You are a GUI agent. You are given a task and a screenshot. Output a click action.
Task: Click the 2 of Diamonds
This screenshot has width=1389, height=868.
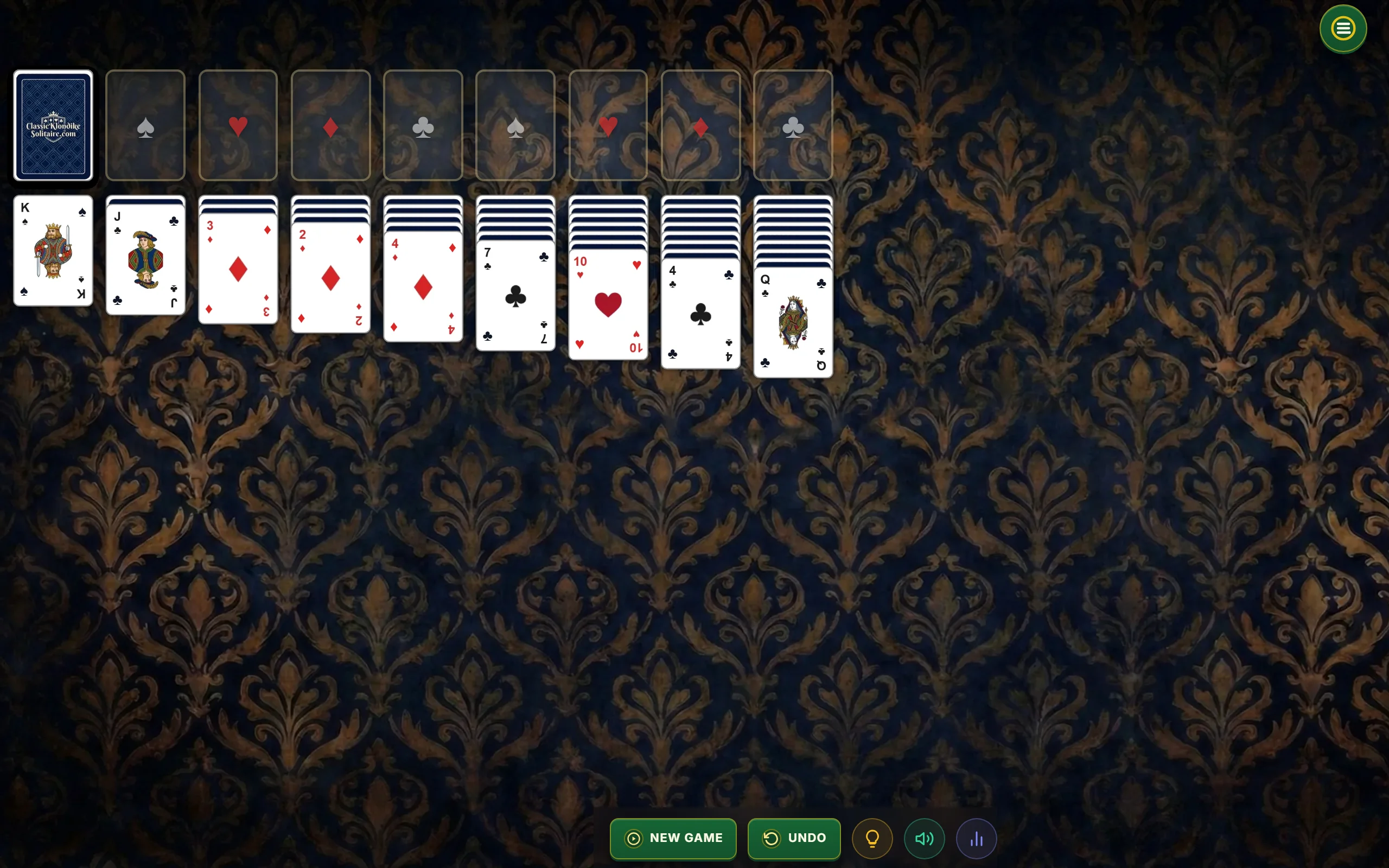click(330, 278)
